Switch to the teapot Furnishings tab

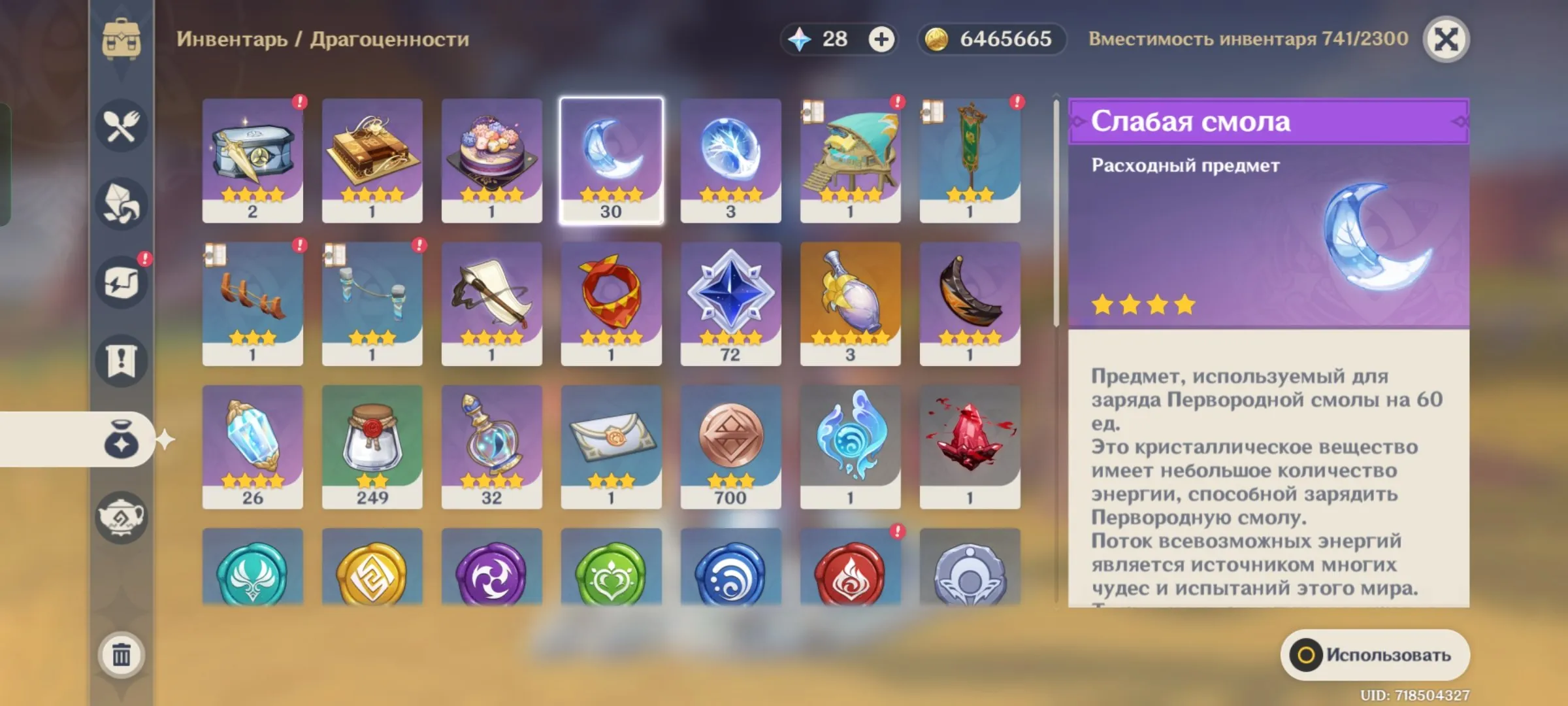(122, 518)
